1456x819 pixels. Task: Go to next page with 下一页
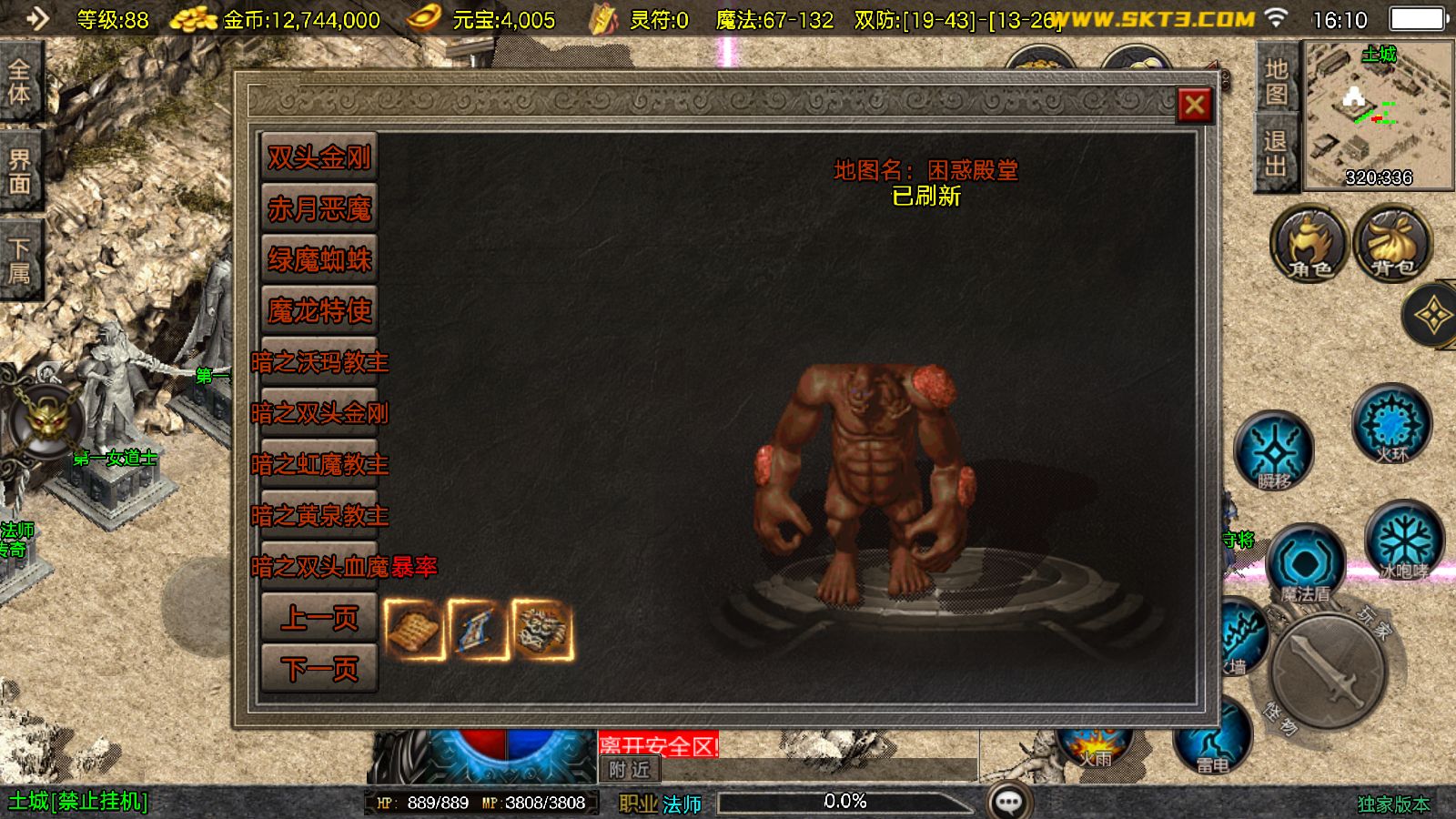318,669
